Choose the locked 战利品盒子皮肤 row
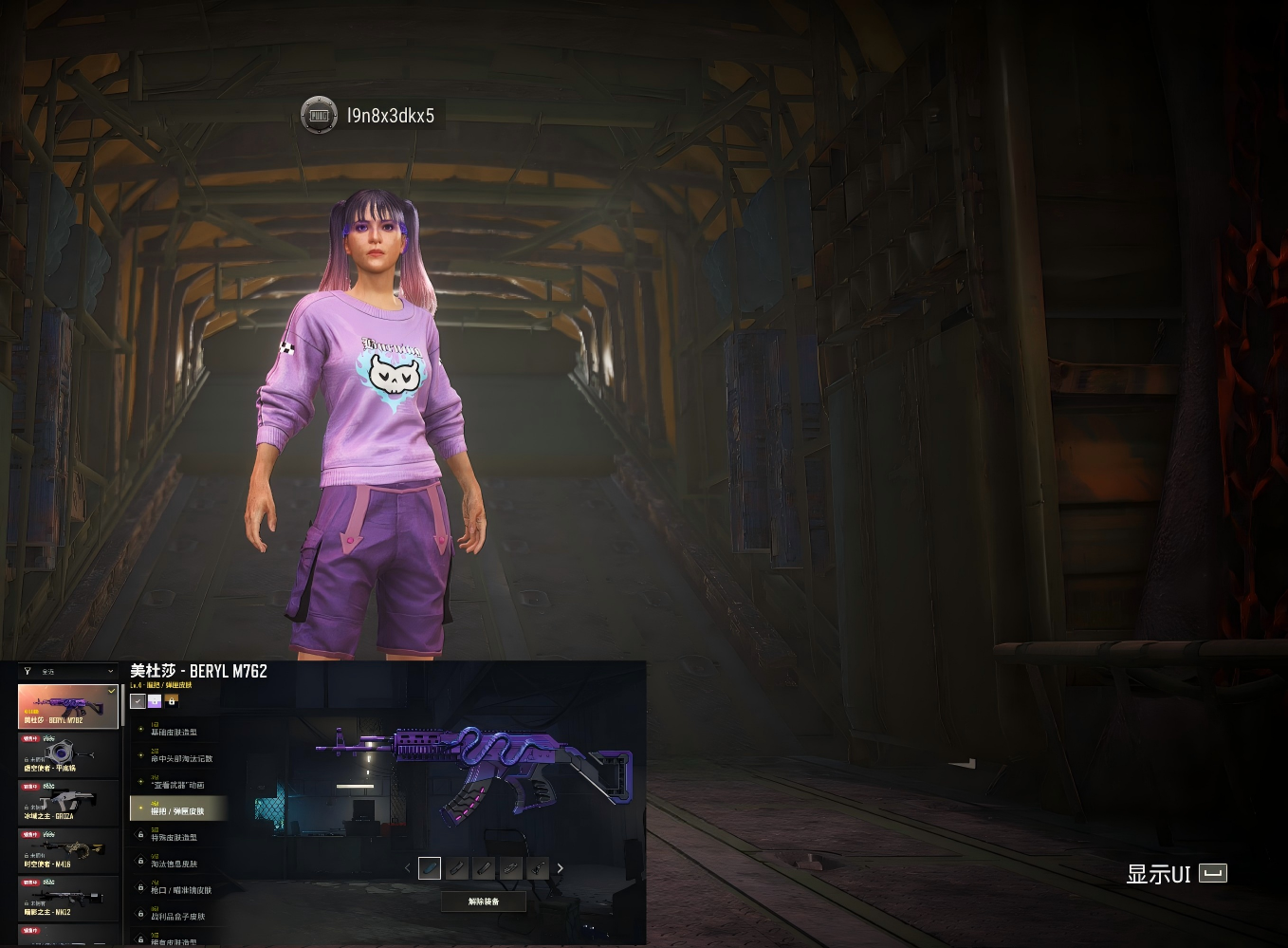Viewport: 1288px width, 948px height. tap(178, 916)
